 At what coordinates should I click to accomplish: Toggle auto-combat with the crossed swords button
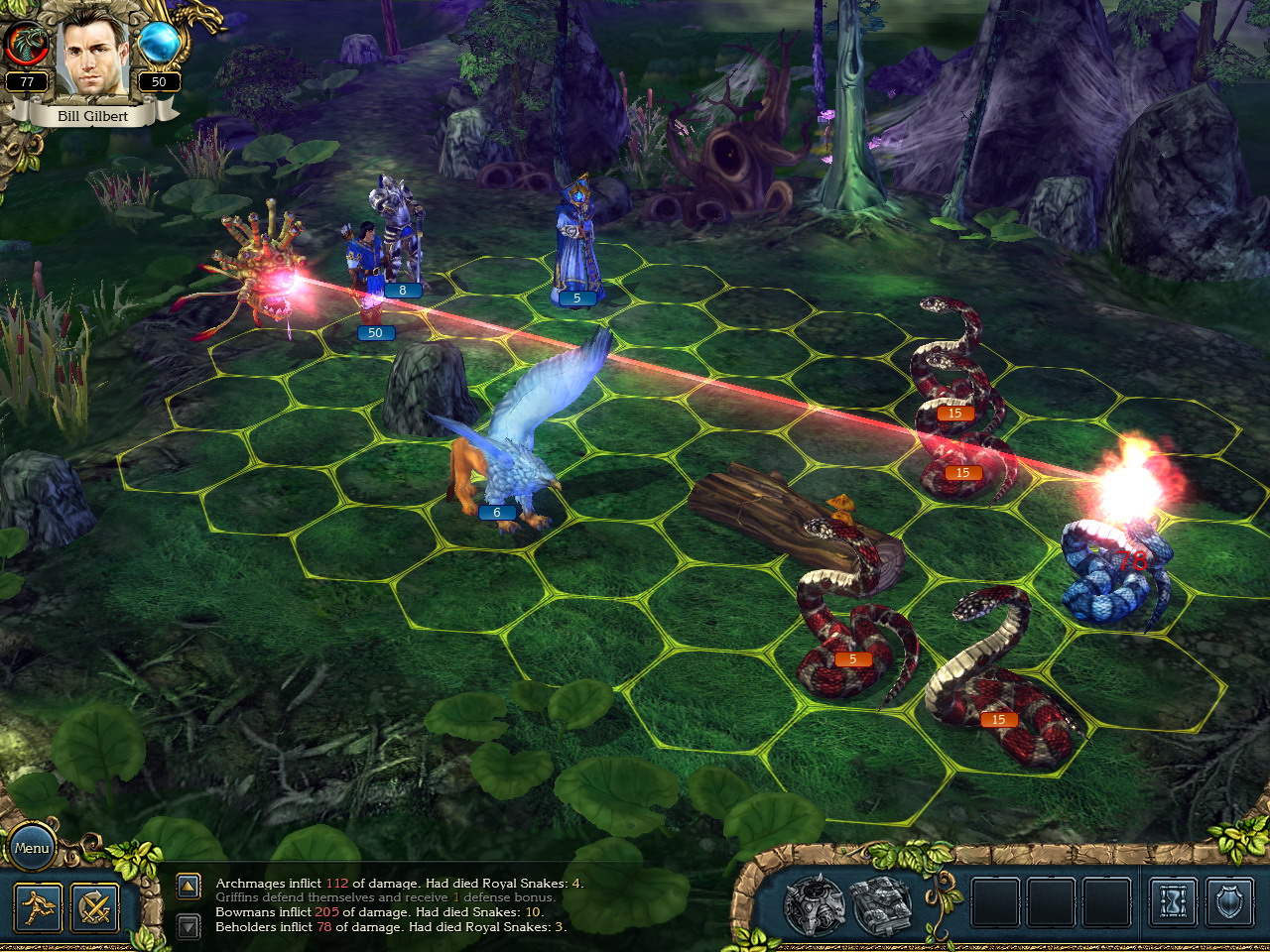(x=95, y=906)
